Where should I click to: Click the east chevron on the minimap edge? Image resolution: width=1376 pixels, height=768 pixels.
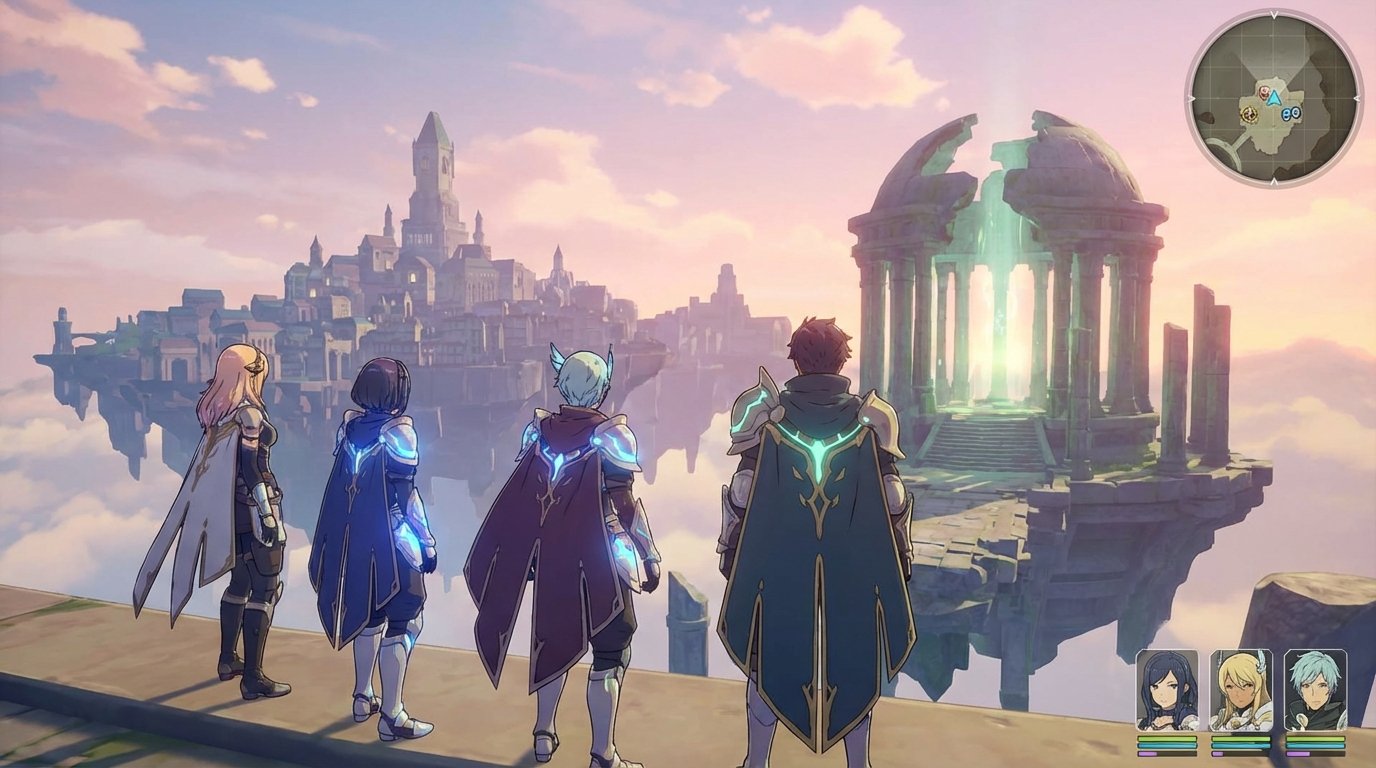(1358, 98)
